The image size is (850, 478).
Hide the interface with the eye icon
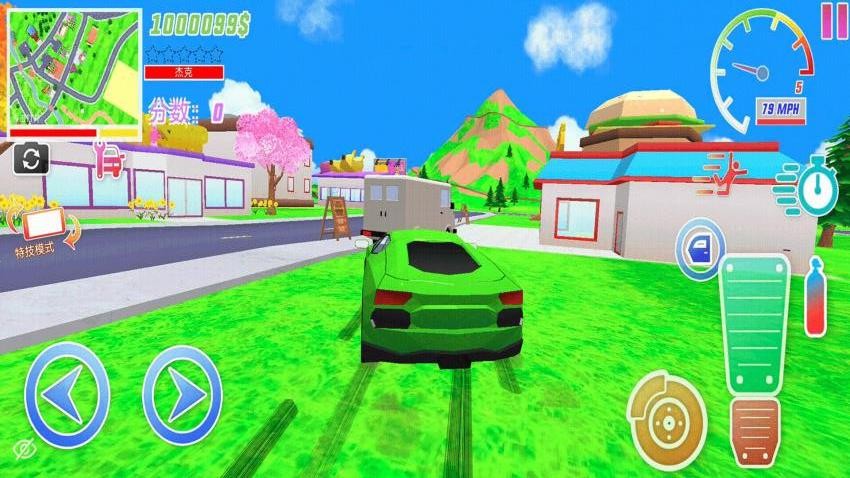pos(24,446)
